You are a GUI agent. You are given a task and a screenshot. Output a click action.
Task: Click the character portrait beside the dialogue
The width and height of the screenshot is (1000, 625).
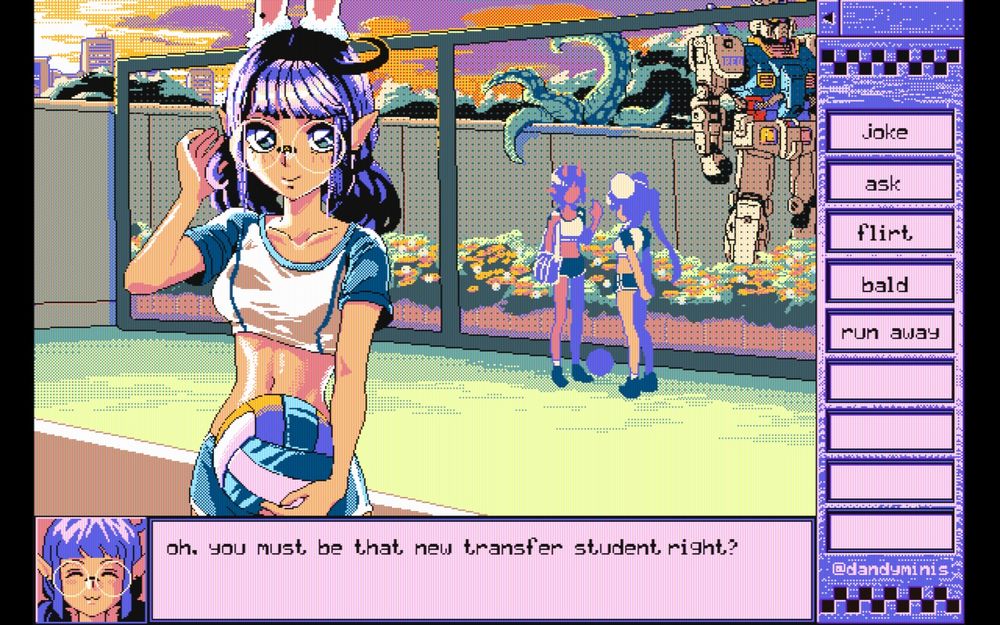coord(91,569)
